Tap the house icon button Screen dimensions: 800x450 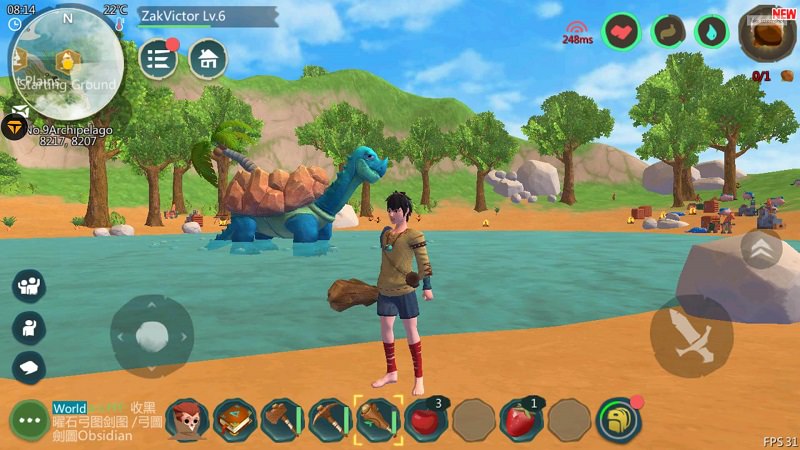click(208, 59)
